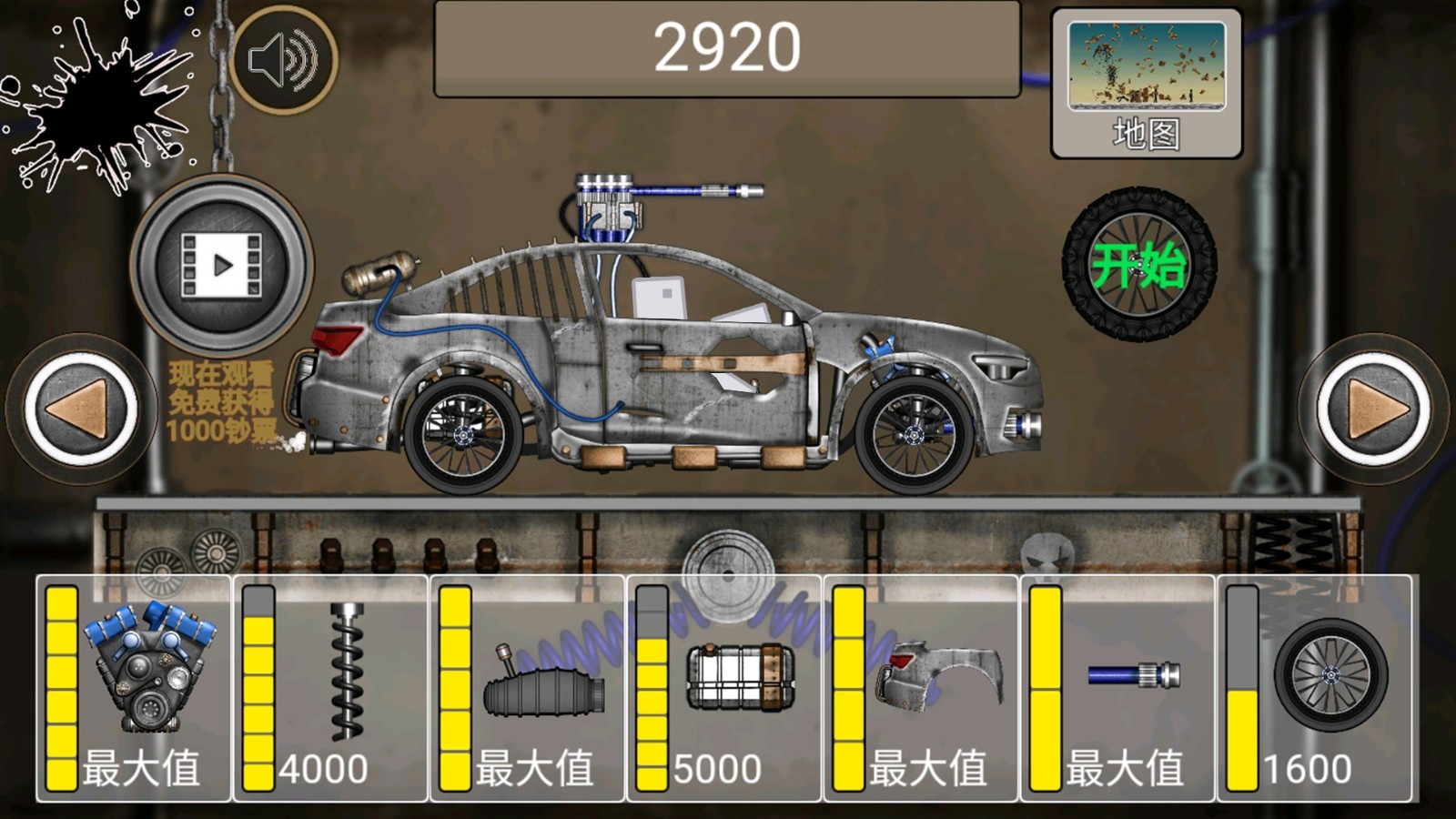Select the engine upgrade panel

pyautogui.click(x=134, y=689)
